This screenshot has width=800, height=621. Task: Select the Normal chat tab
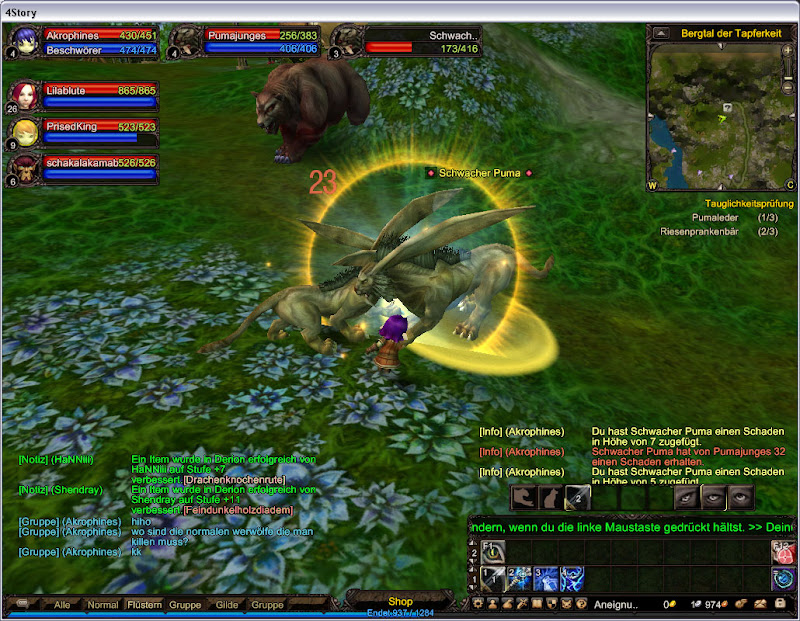[x=102, y=605]
